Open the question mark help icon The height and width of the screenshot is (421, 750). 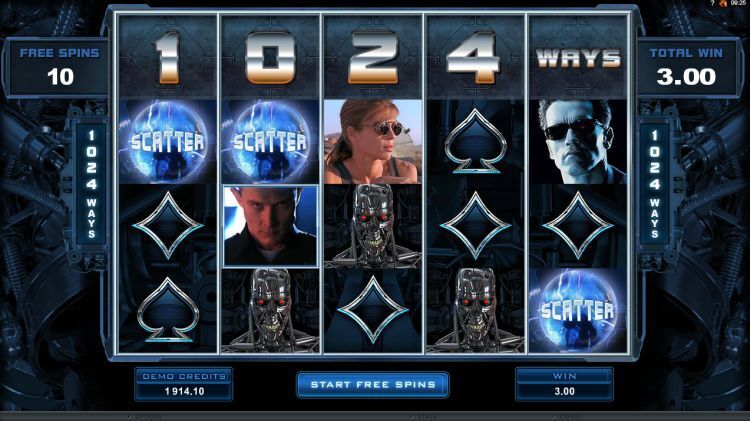click(x=711, y=4)
